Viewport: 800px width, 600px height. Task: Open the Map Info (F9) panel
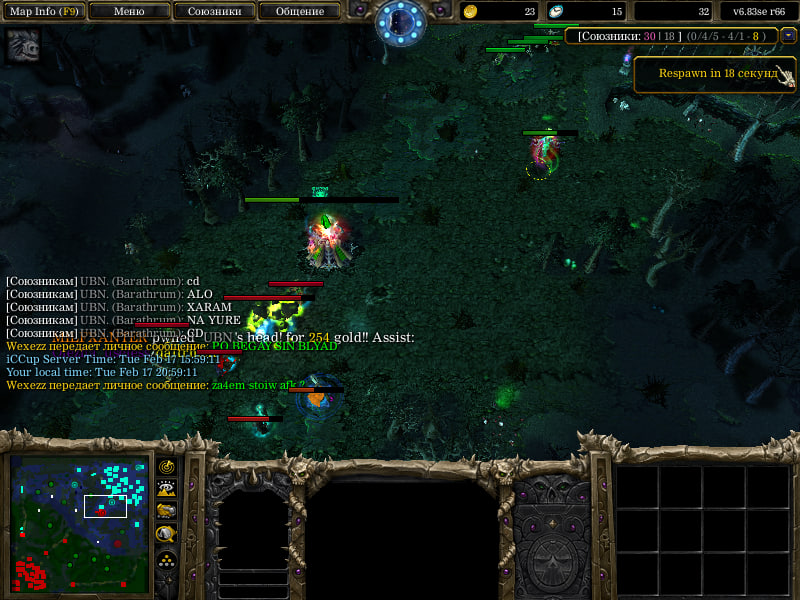click(44, 11)
